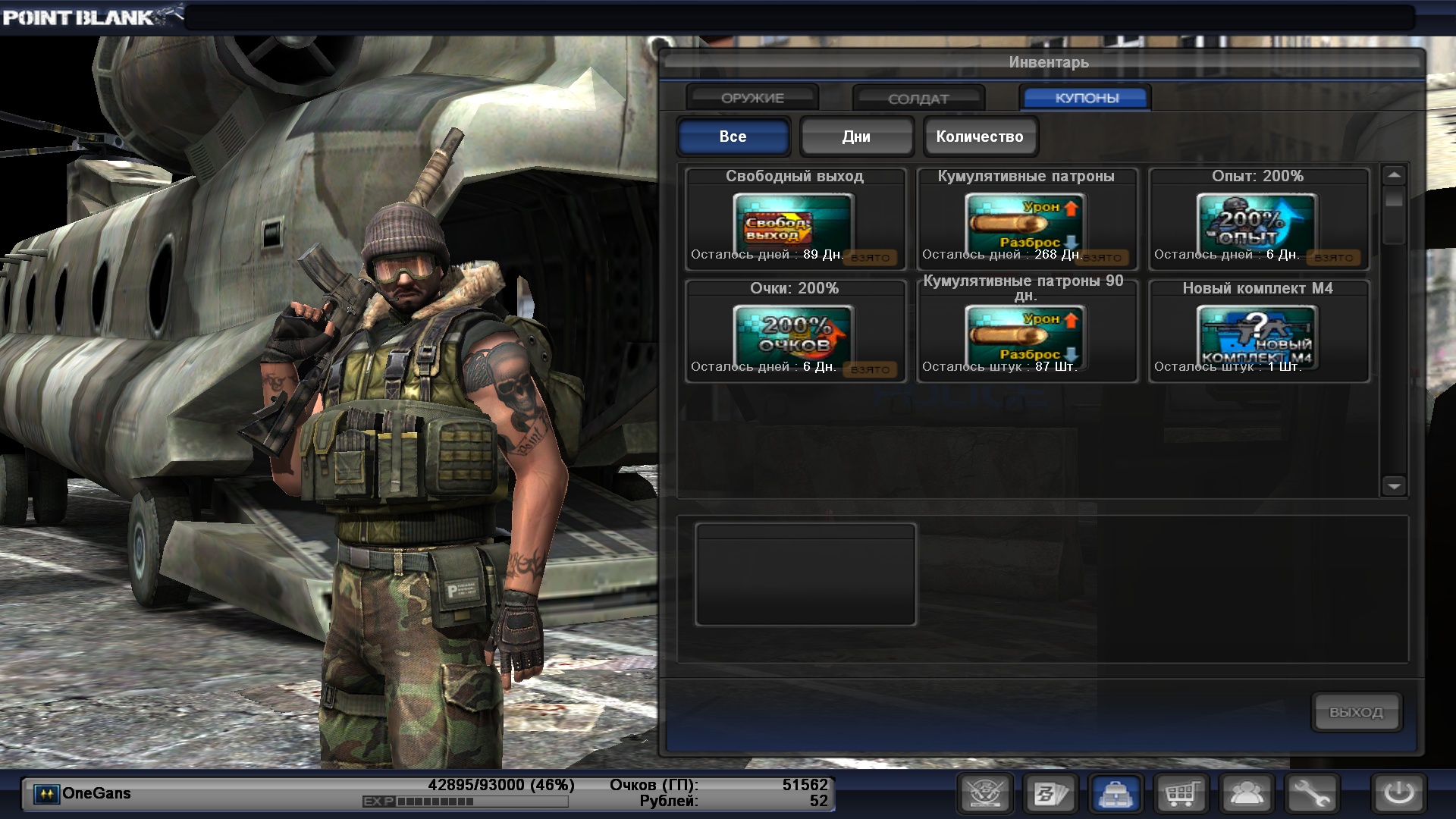The image size is (1456, 819).
Task: Switch to the ОРУЖИЕ weapons tab
Action: tap(752, 98)
